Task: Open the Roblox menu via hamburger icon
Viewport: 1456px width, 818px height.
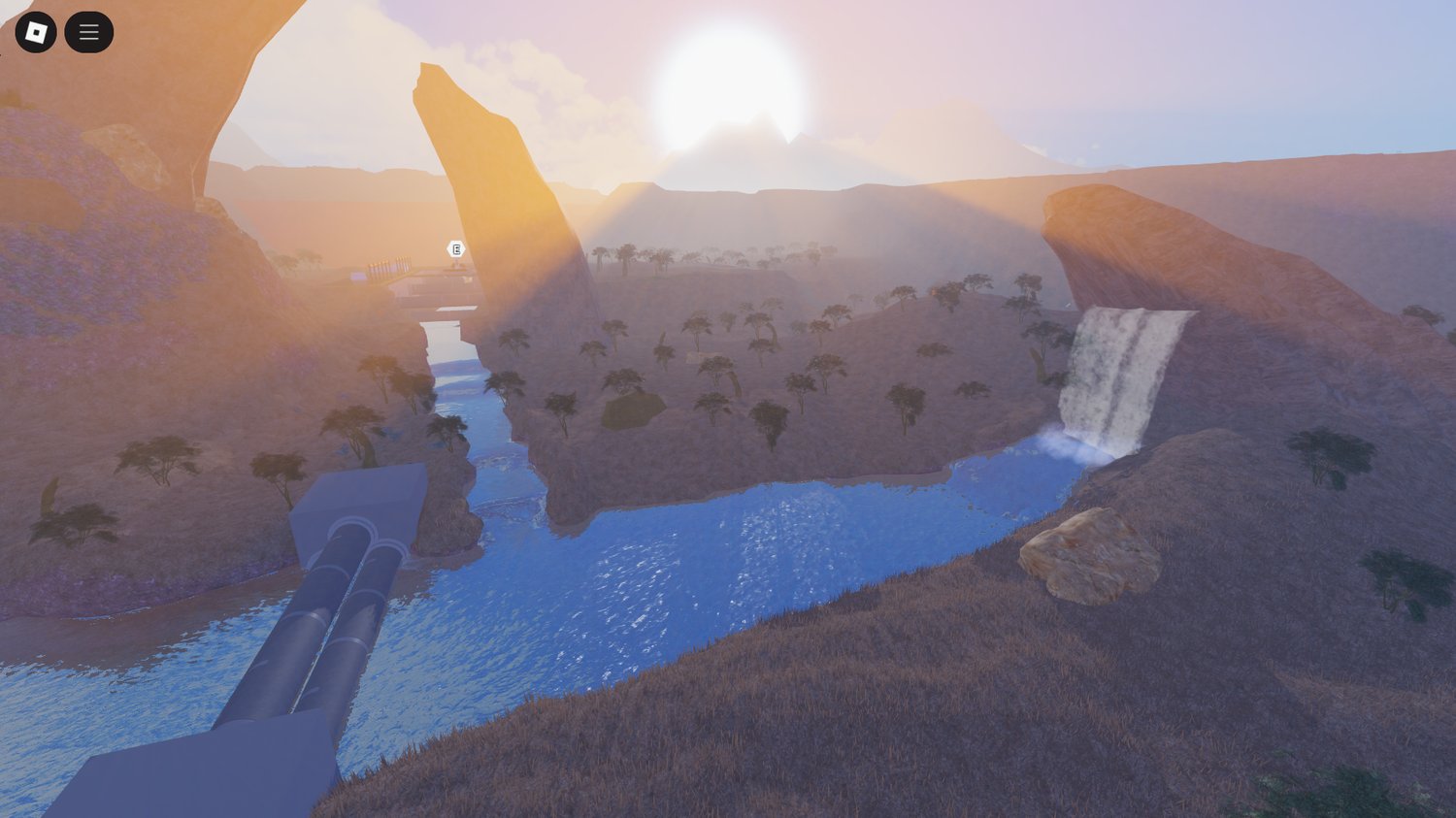Action: 88,31
